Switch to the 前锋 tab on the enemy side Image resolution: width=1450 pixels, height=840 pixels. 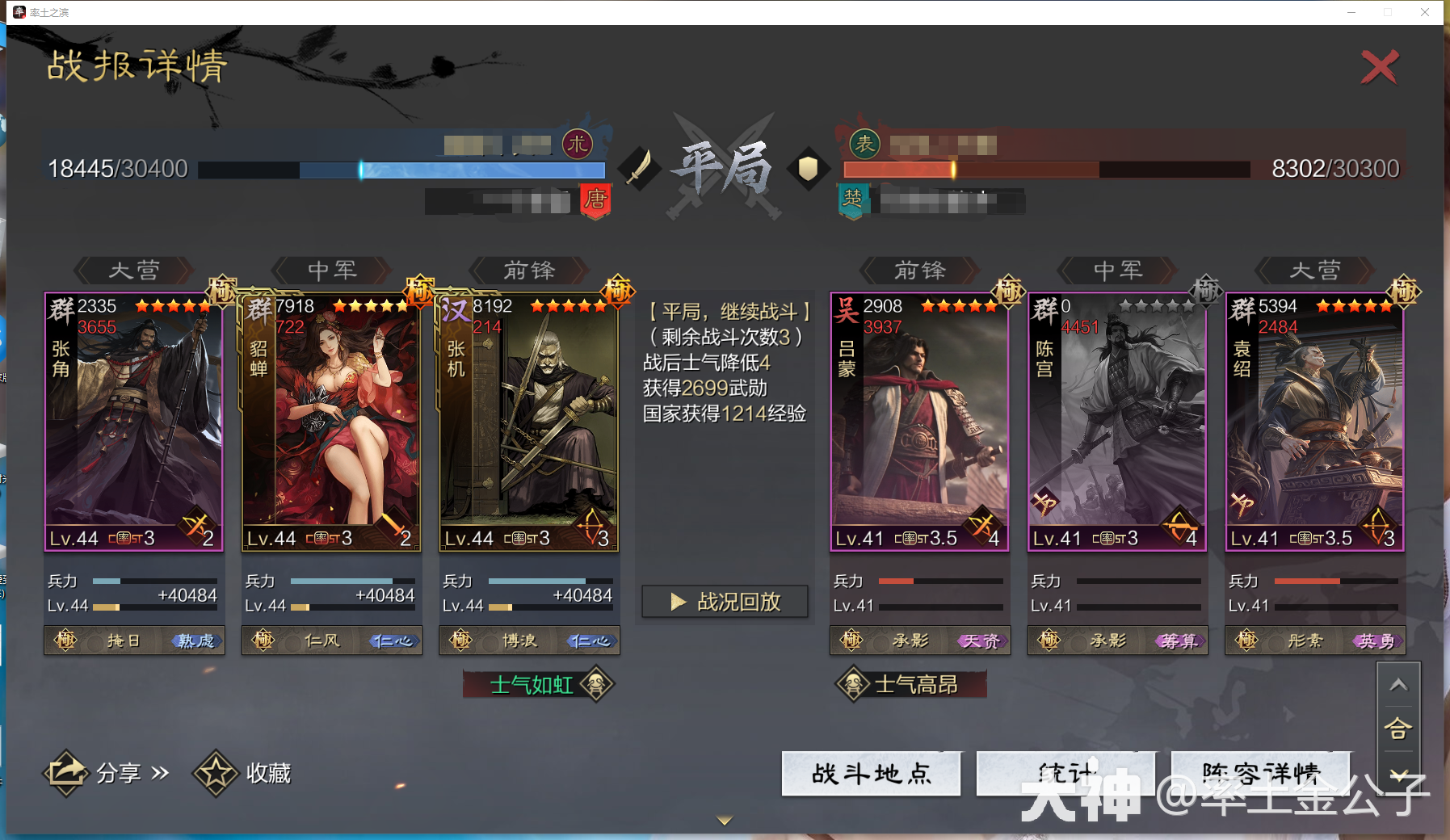coord(920,271)
